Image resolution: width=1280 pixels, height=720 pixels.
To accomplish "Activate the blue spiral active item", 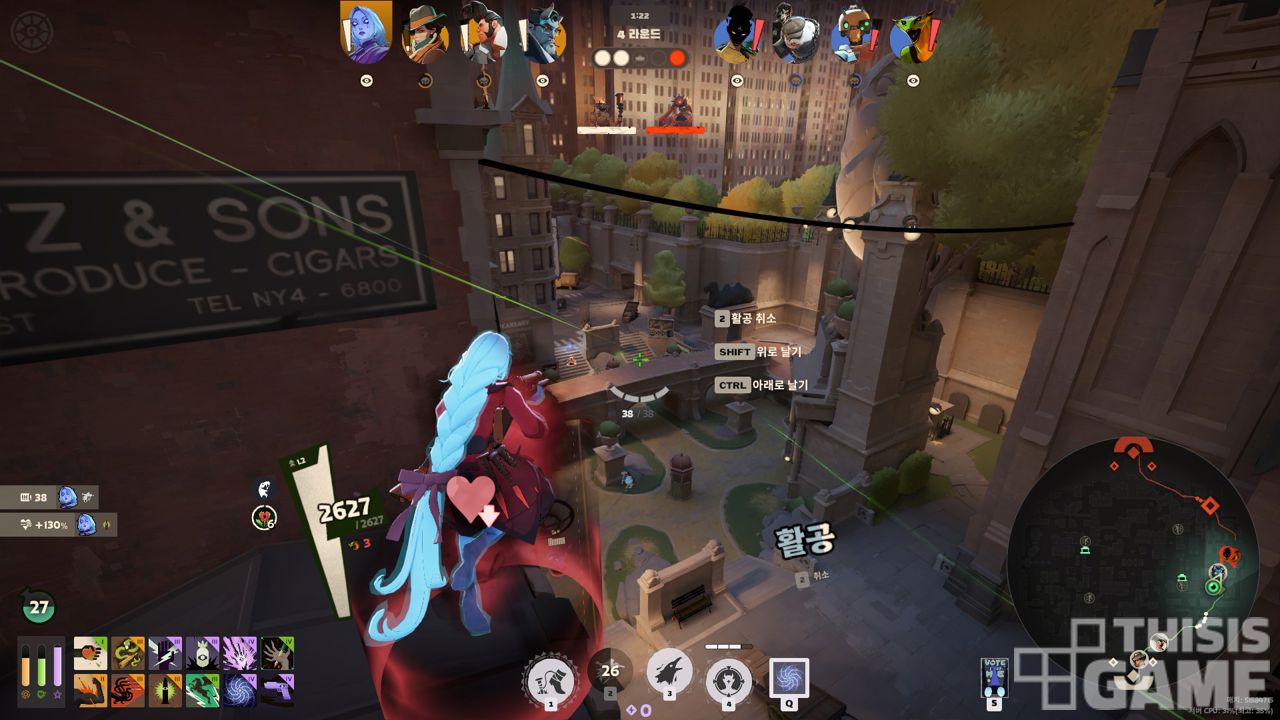I will pyautogui.click(x=789, y=677).
